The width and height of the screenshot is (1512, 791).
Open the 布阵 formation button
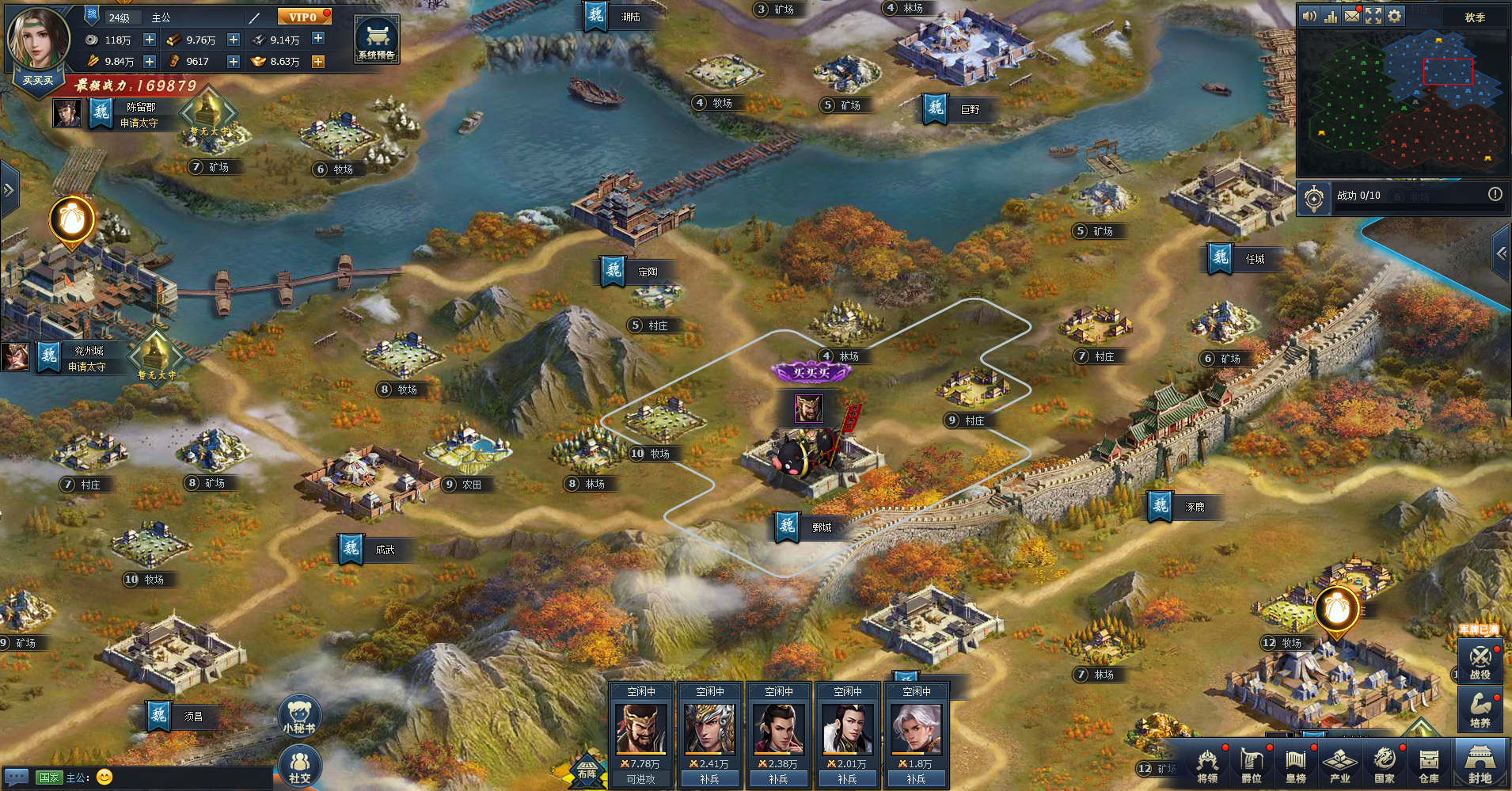pyautogui.click(x=587, y=770)
